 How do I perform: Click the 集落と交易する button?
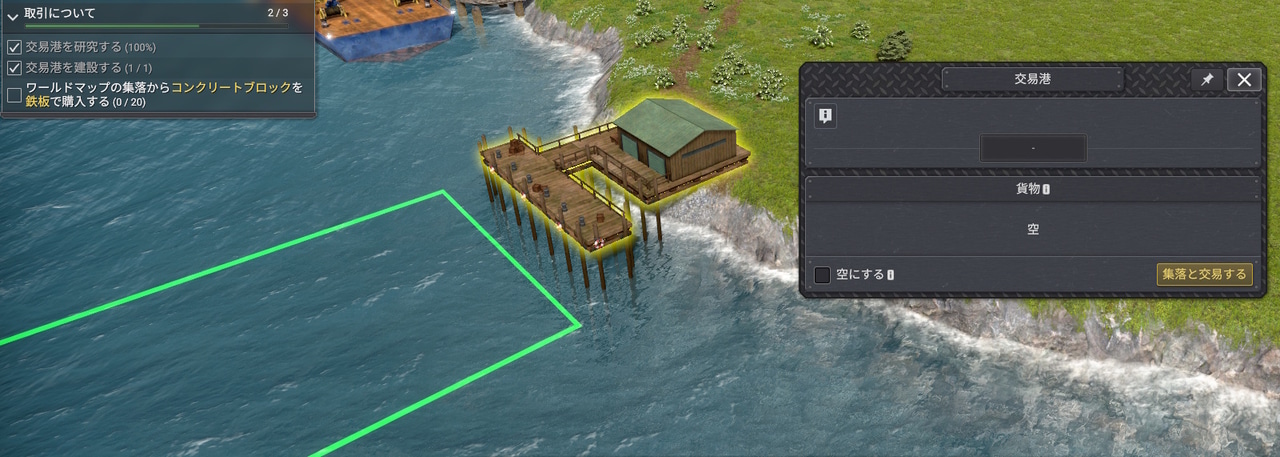coord(1204,274)
